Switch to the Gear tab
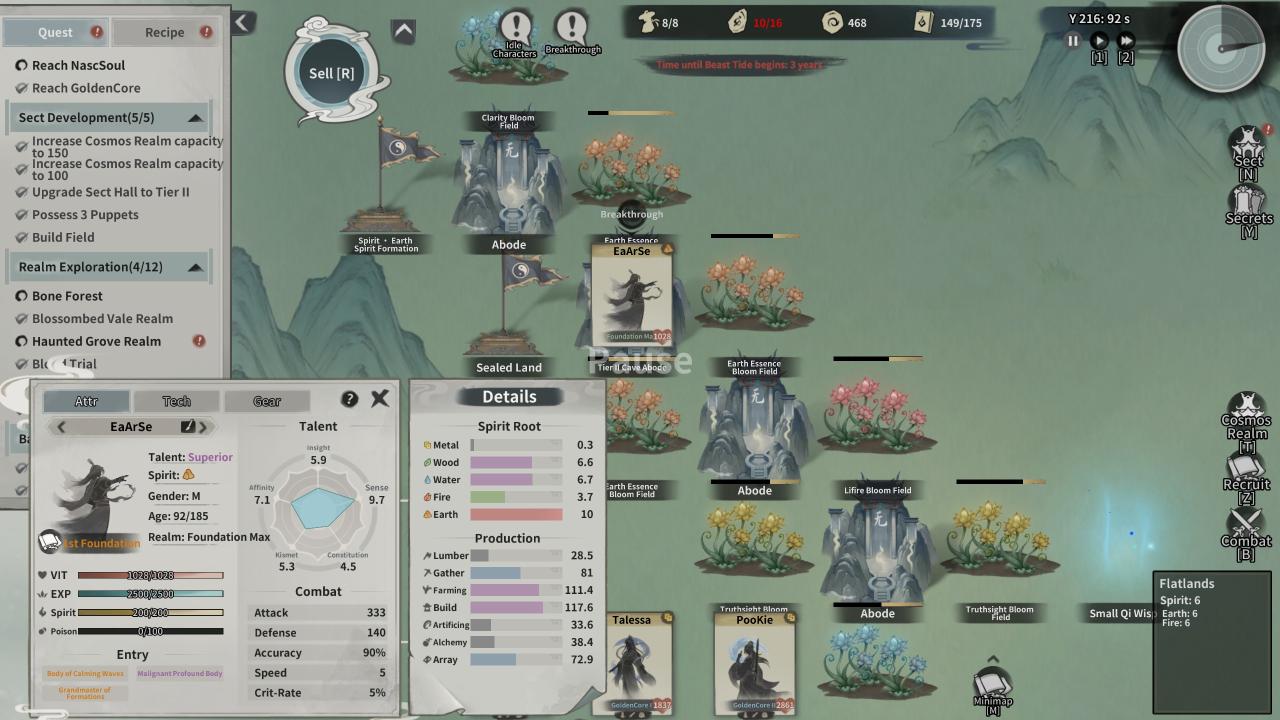Screen dimensions: 1280x720 (267, 401)
